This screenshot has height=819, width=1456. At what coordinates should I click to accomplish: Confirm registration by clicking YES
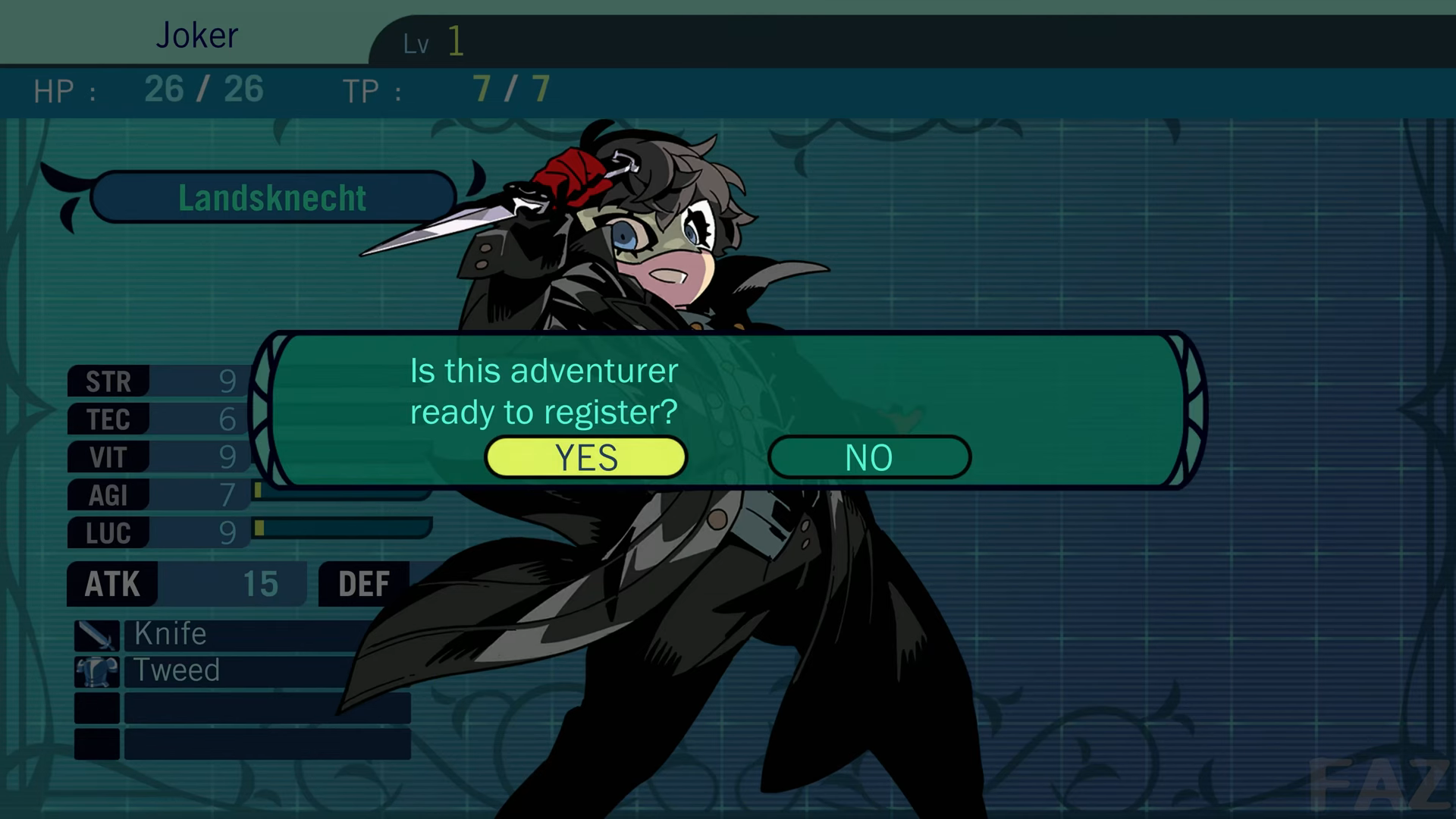[x=586, y=457]
